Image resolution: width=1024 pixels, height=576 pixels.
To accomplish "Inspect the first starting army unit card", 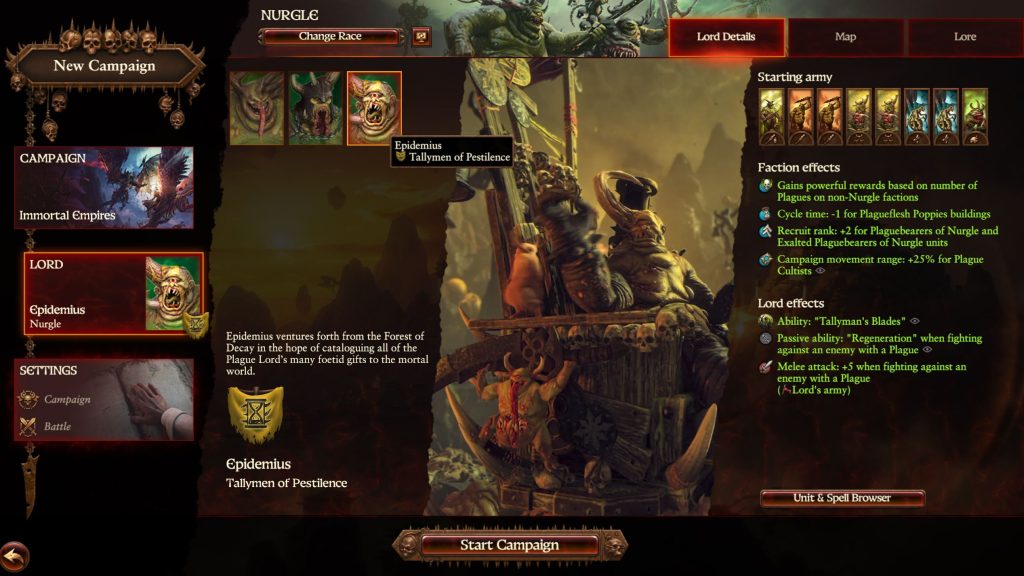I will point(772,117).
